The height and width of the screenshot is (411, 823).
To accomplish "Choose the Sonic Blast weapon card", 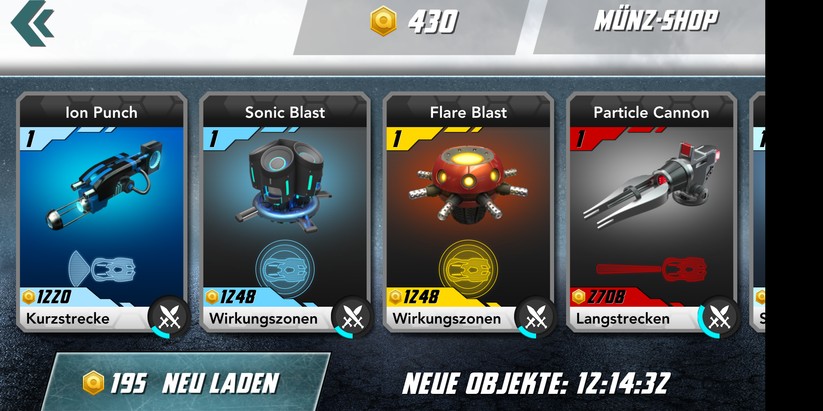I will pos(285,200).
